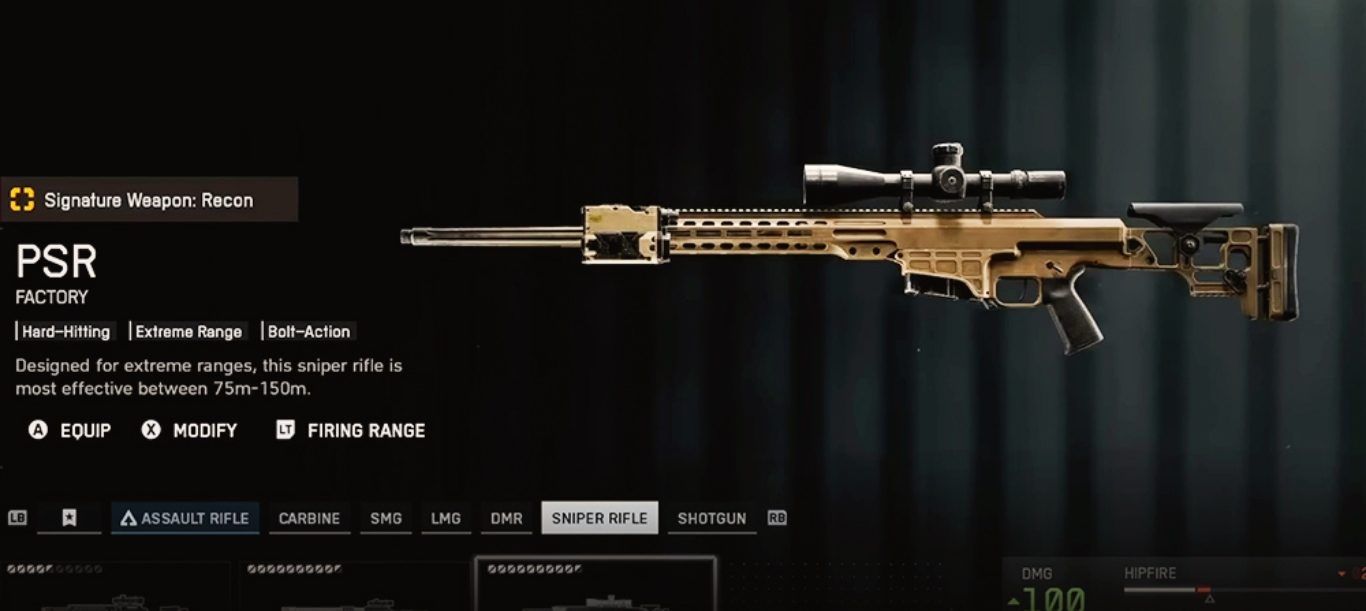
Task: Switch to the Shotgun tab
Action: point(711,518)
